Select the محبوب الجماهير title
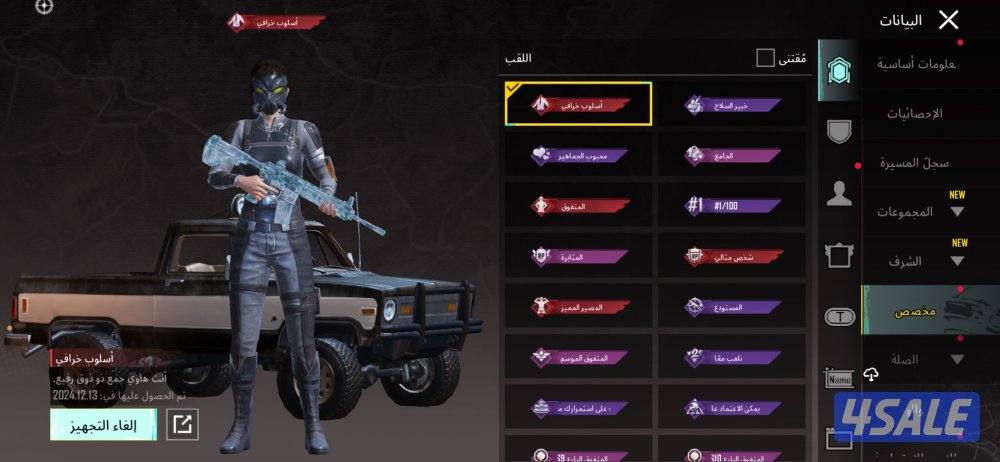The height and width of the screenshot is (462, 1000). pos(579,155)
